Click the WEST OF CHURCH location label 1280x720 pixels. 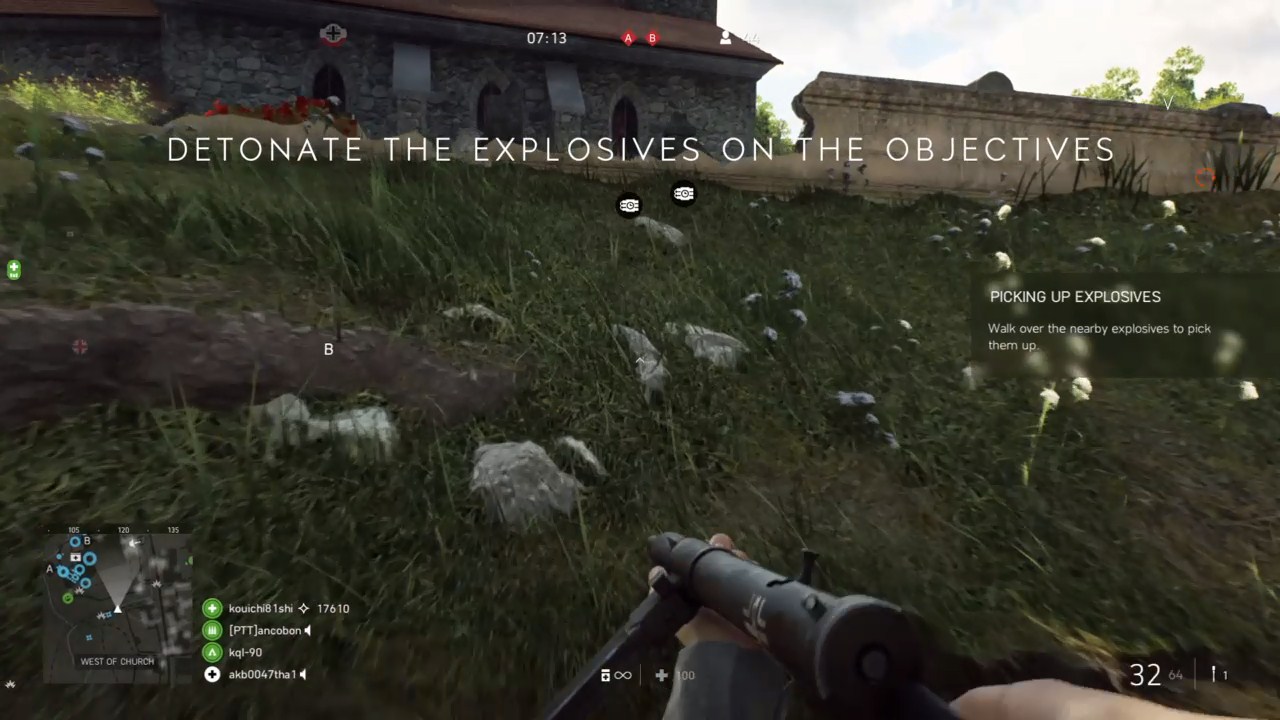click(x=117, y=661)
